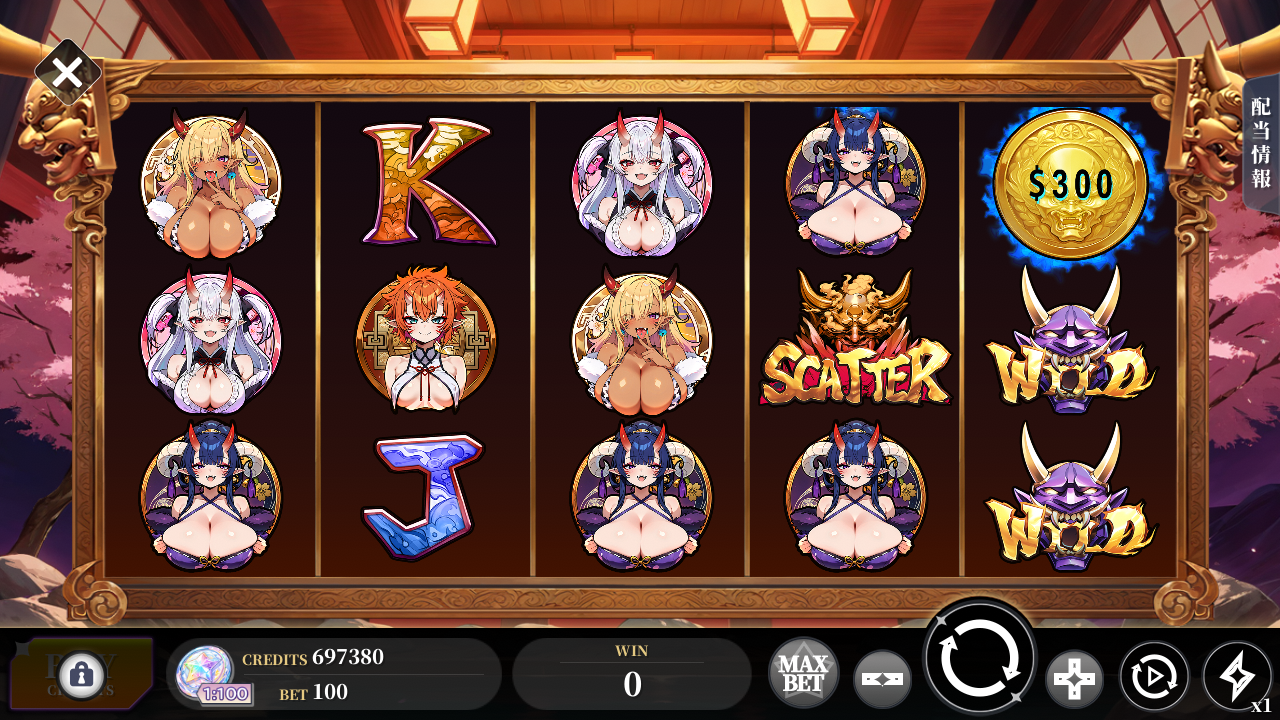Click the 1:100 crystal rate icon
Screen dimensions: 1280x720
[x=207, y=675]
